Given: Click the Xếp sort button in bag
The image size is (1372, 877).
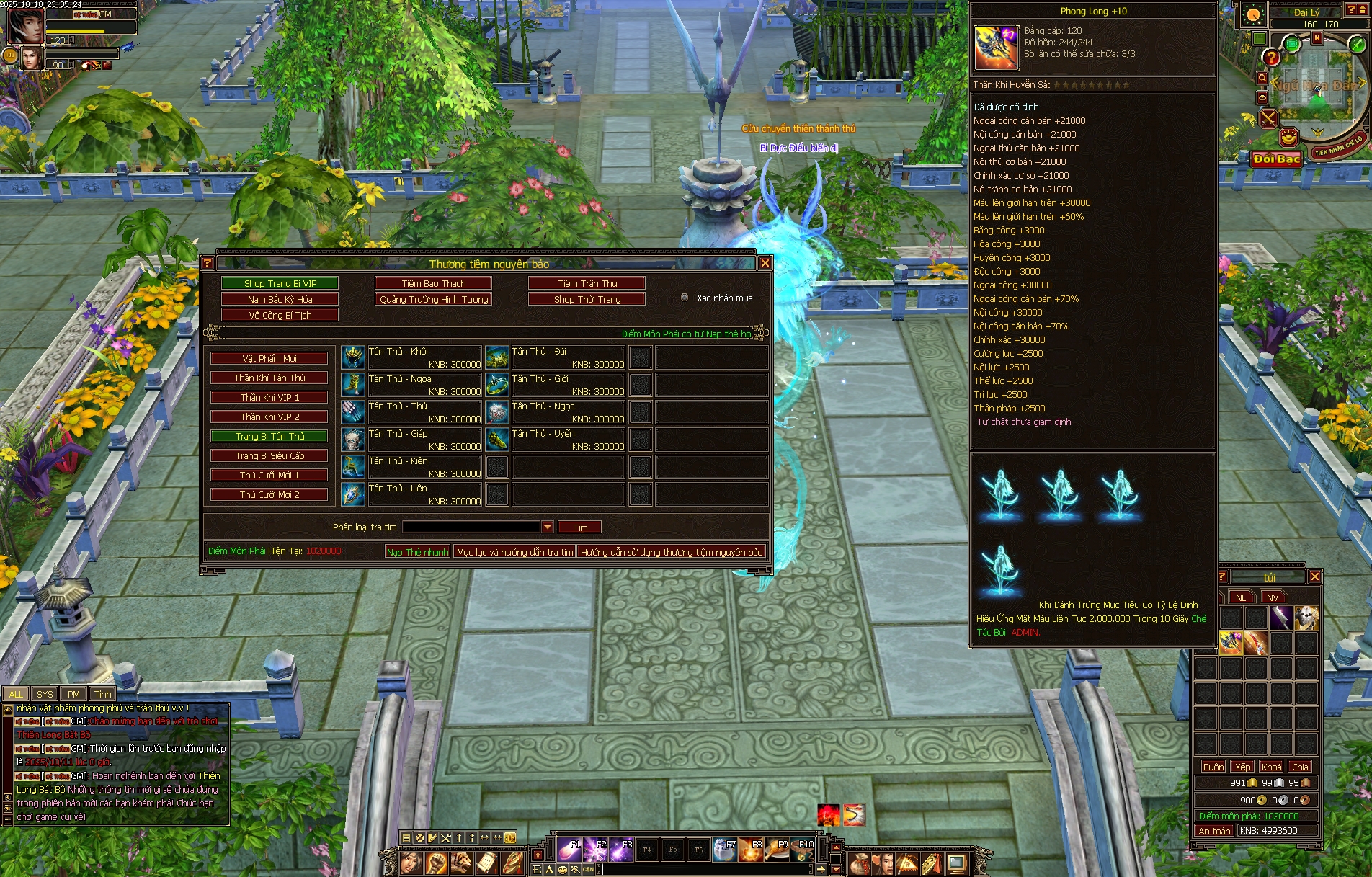Looking at the screenshot, I should pos(1242,767).
